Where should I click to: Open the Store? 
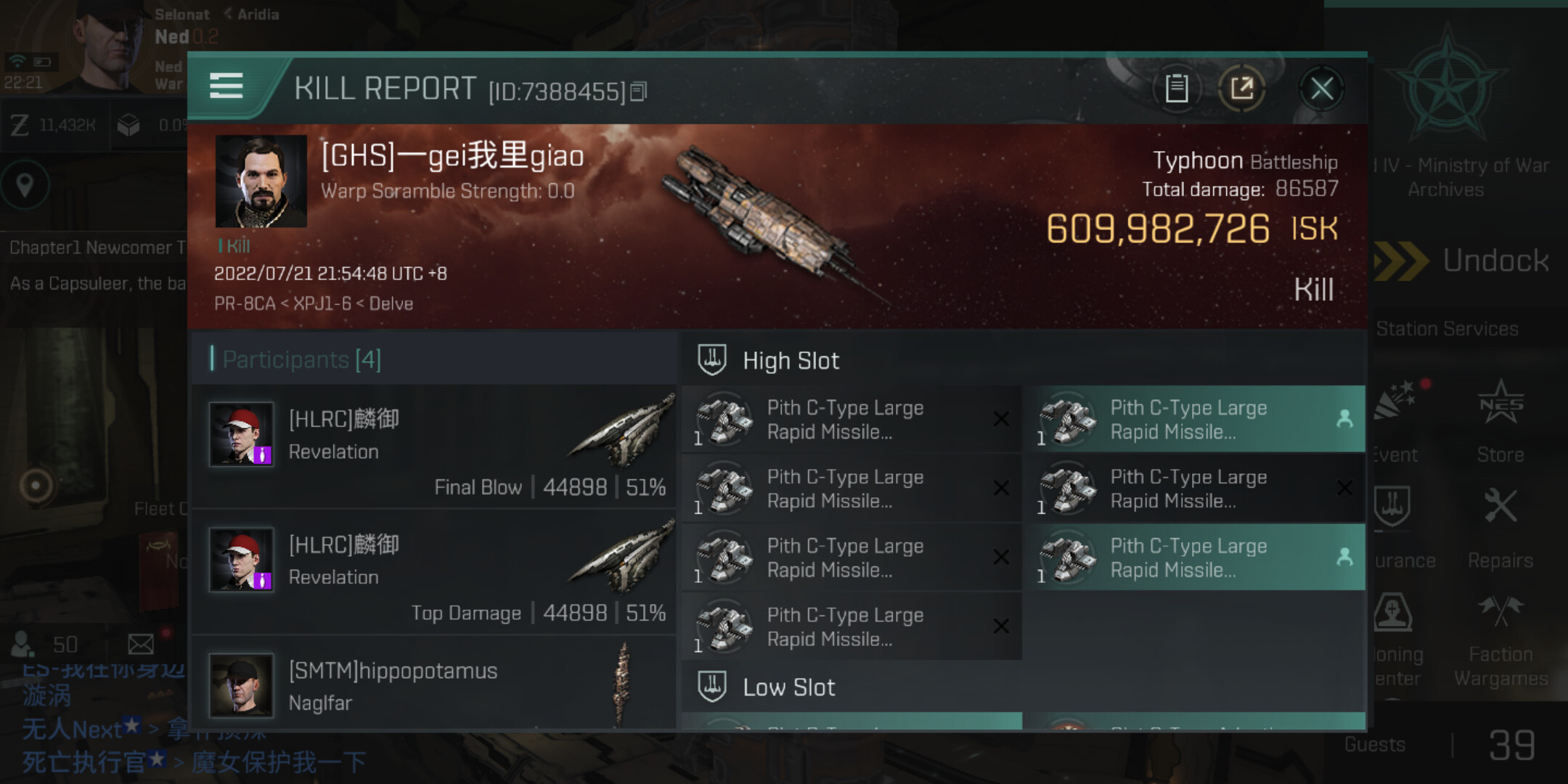pyautogui.click(x=1500, y=421)
